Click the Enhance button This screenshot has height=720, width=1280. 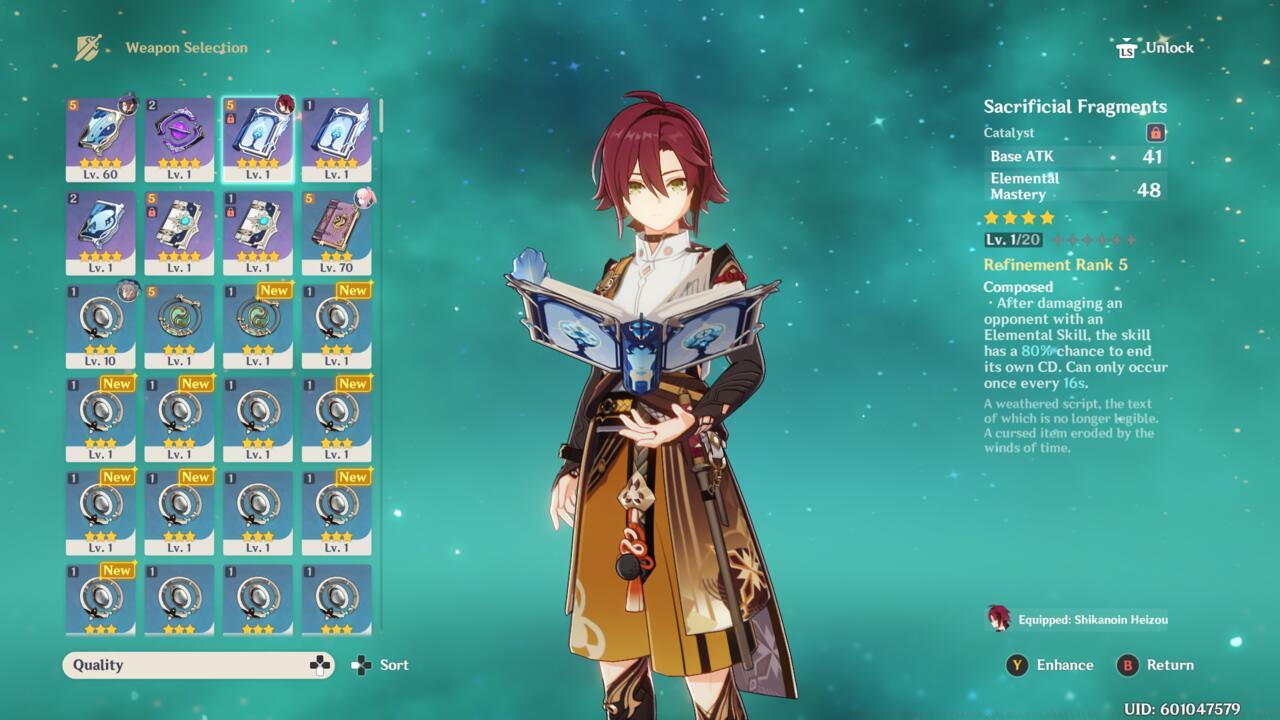(1050, 665)
